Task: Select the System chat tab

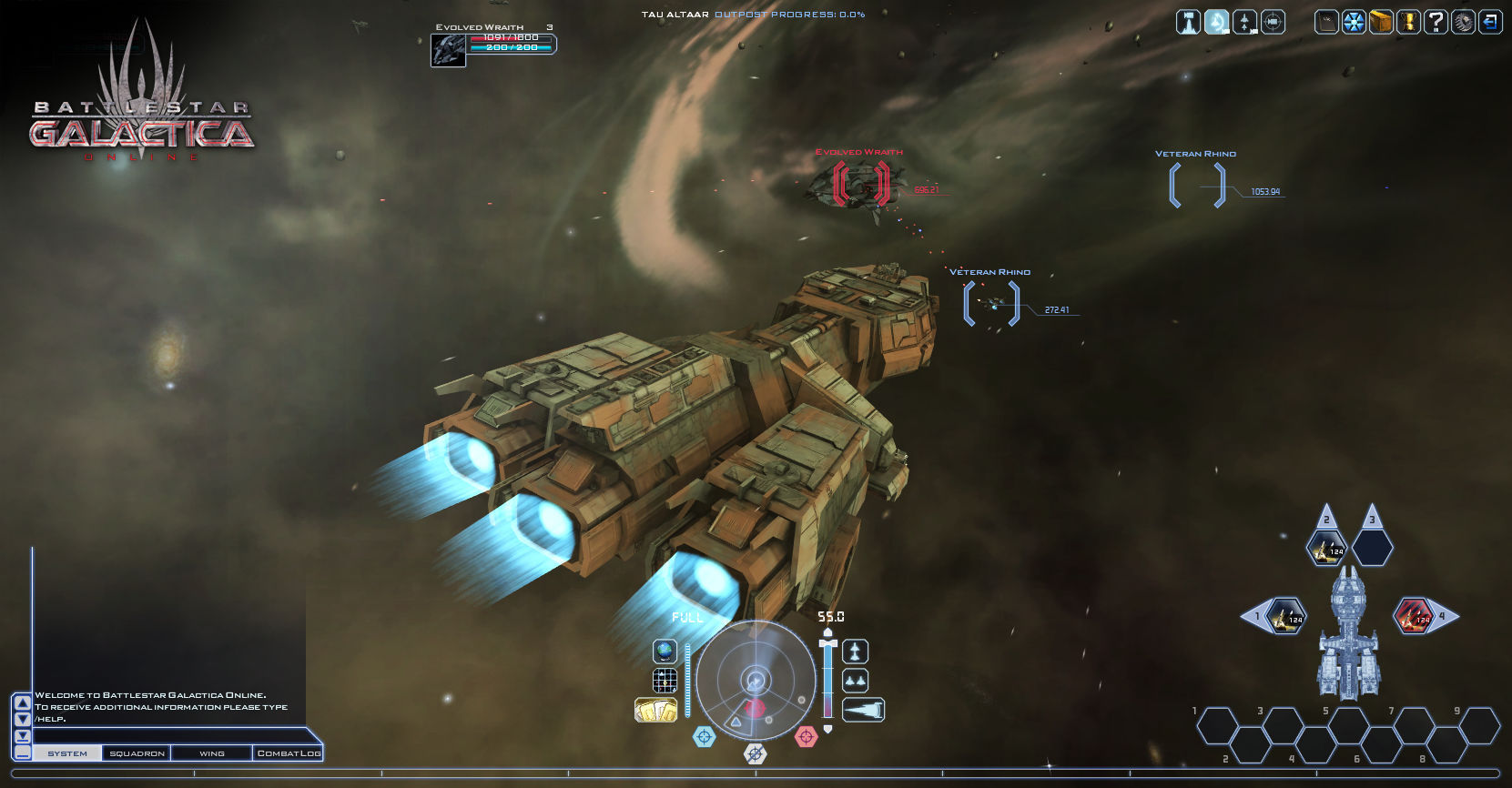Action: coord(67,753)
